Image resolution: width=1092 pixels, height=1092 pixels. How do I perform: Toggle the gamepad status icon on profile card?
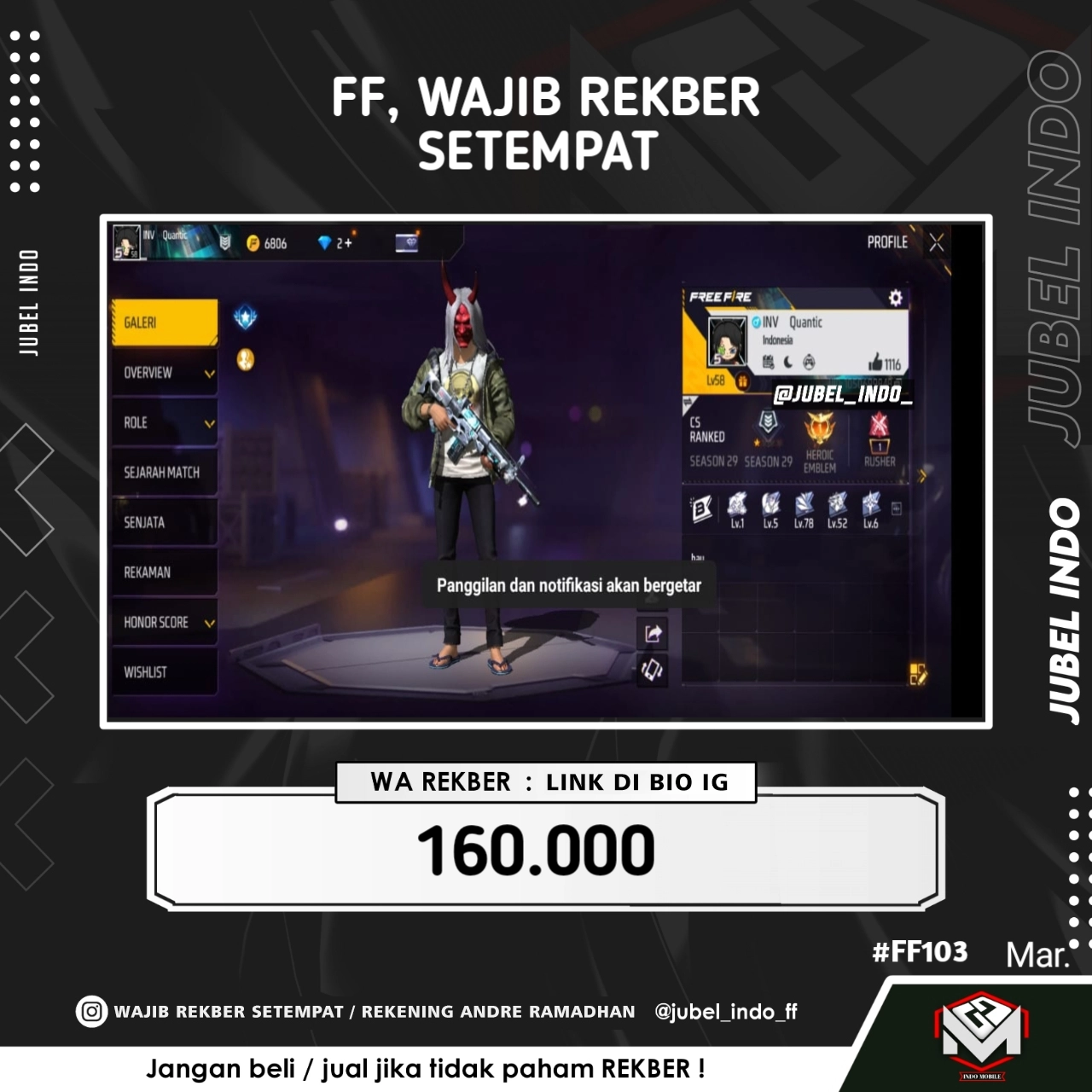pyautogui.click(x=810, y=362)
